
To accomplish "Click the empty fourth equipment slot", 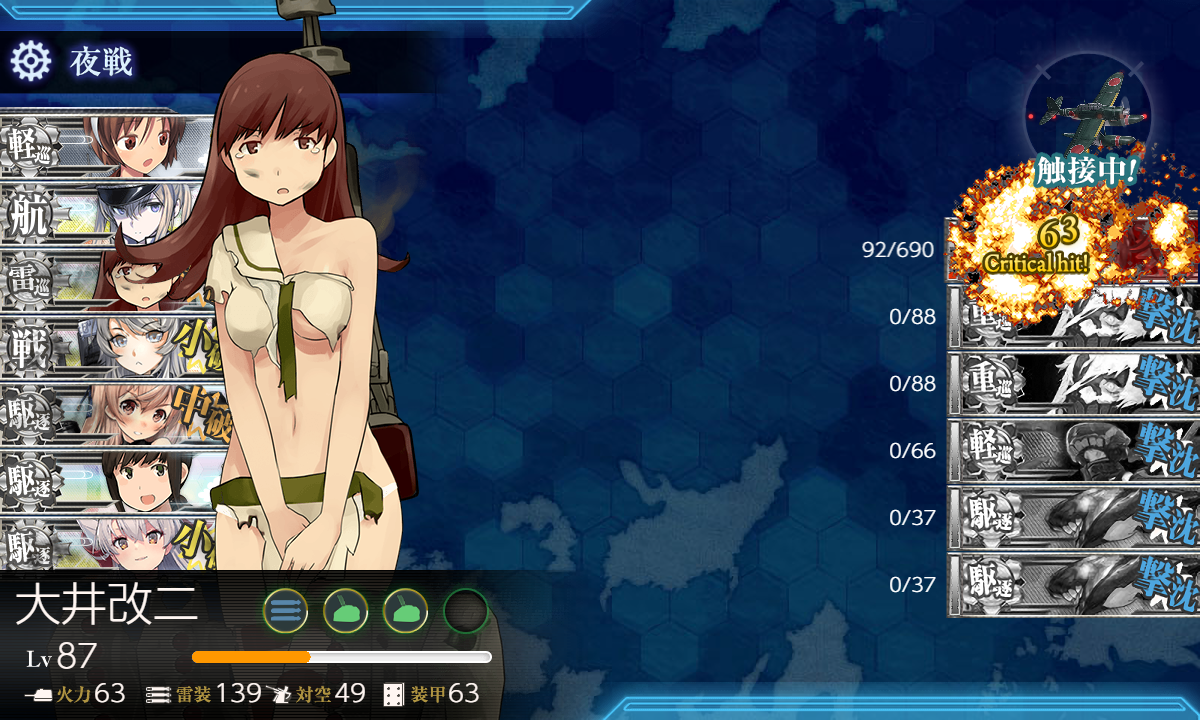I will point(465,610).
